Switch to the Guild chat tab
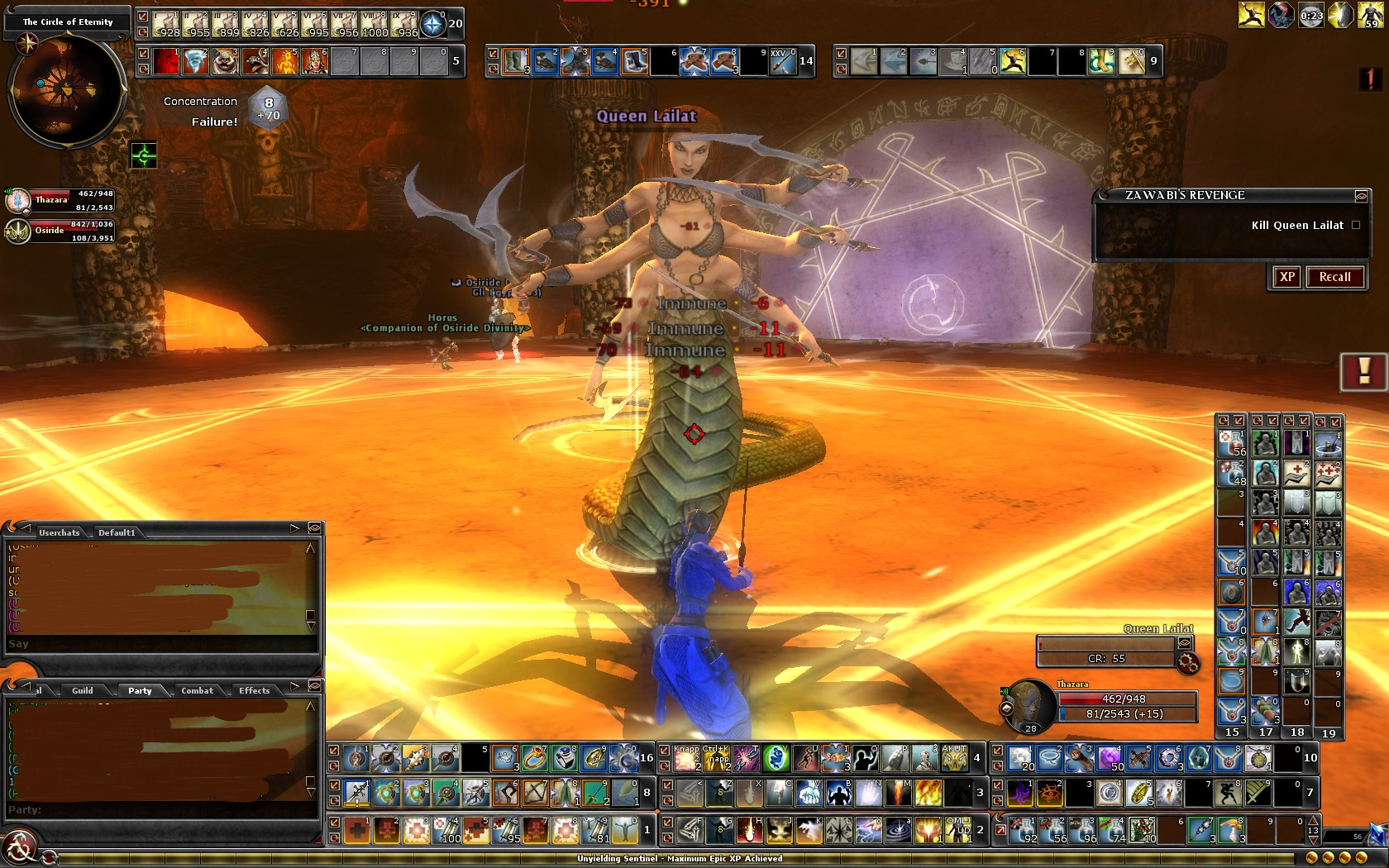1389x868 pixels. click(x=83, y=690)
